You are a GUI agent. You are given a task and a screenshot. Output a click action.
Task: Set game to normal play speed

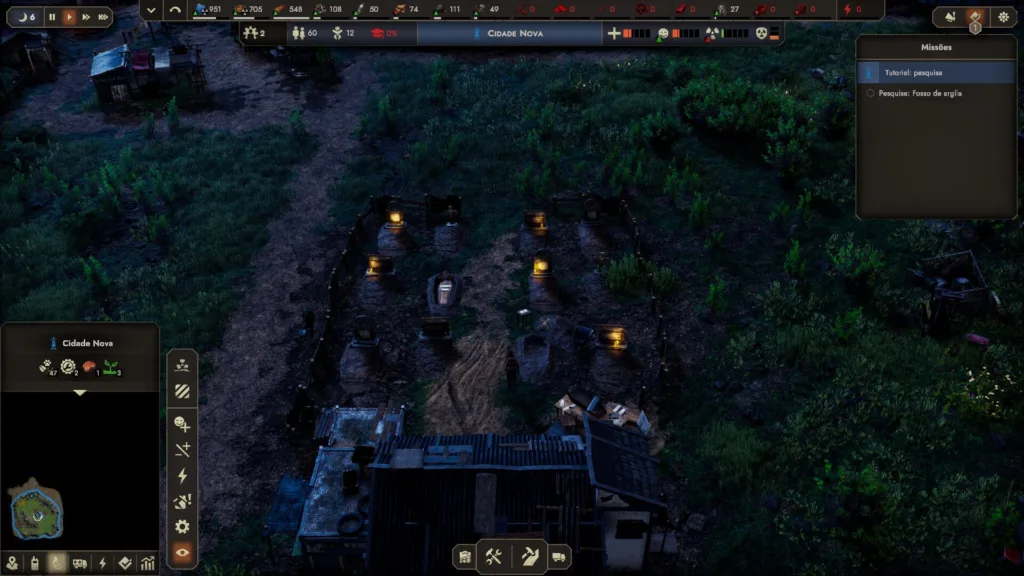coord(69,17)
